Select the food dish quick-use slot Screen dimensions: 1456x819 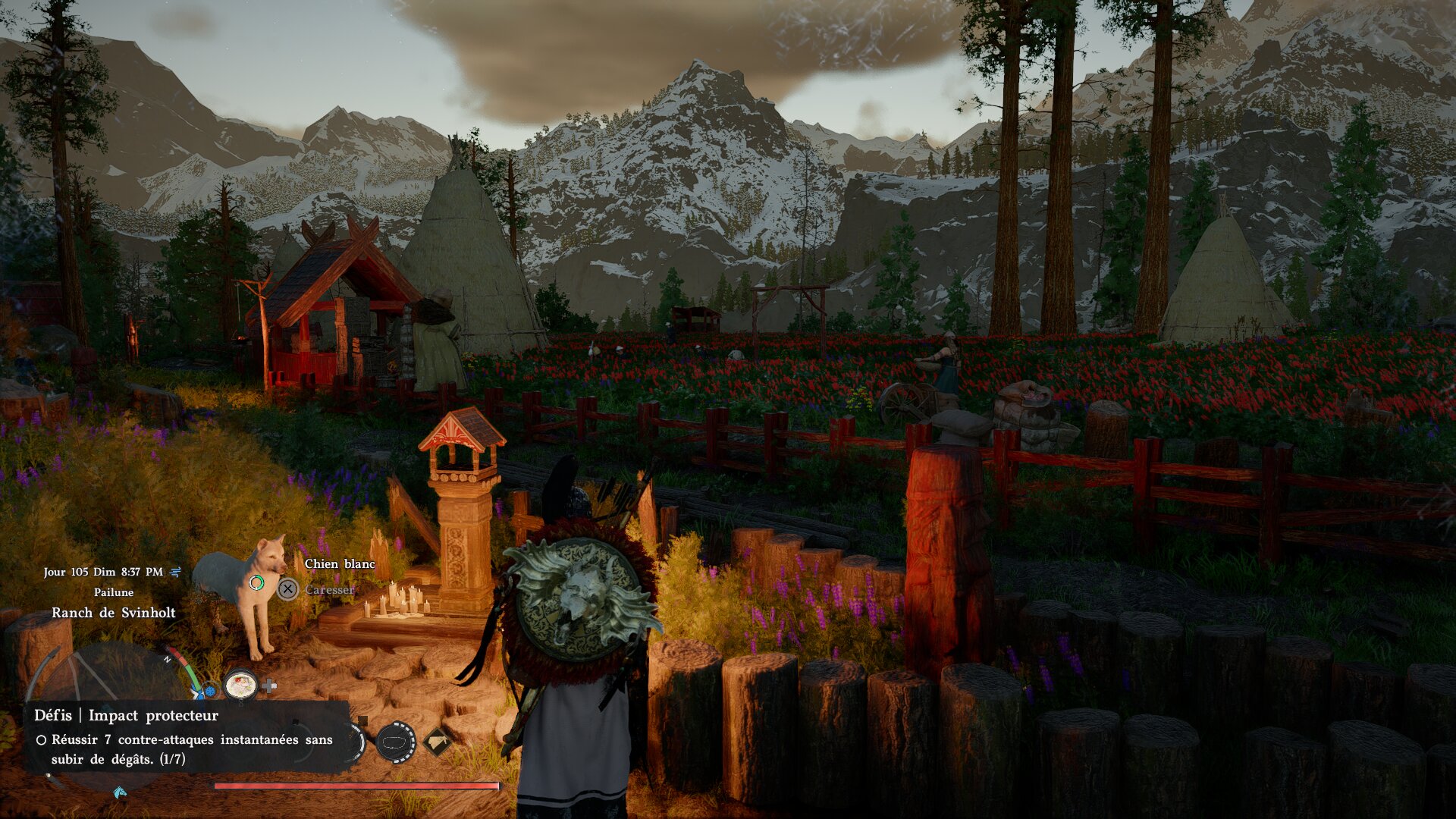(240, 685)
